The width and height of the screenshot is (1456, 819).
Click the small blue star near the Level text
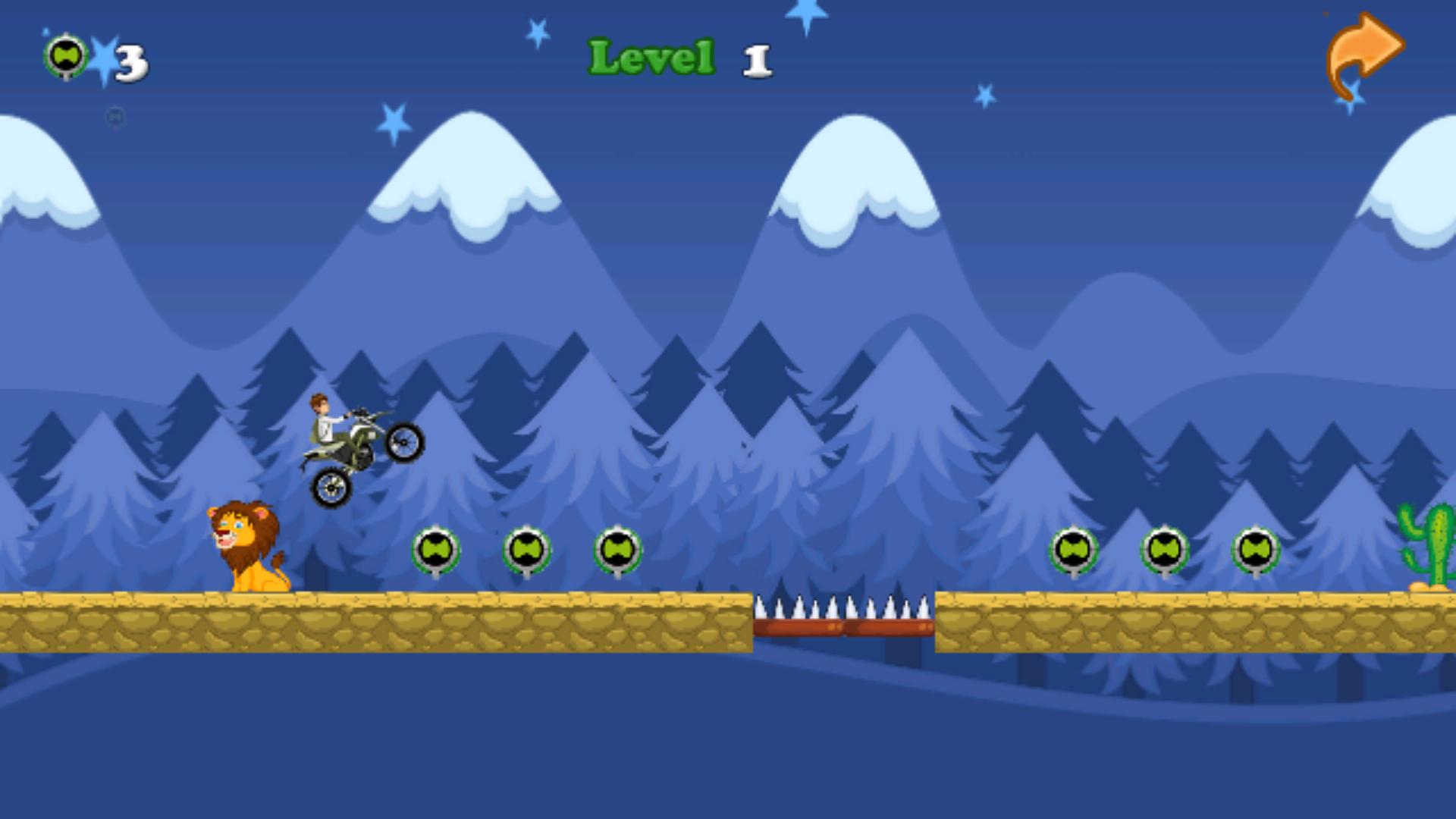(538, 32)
